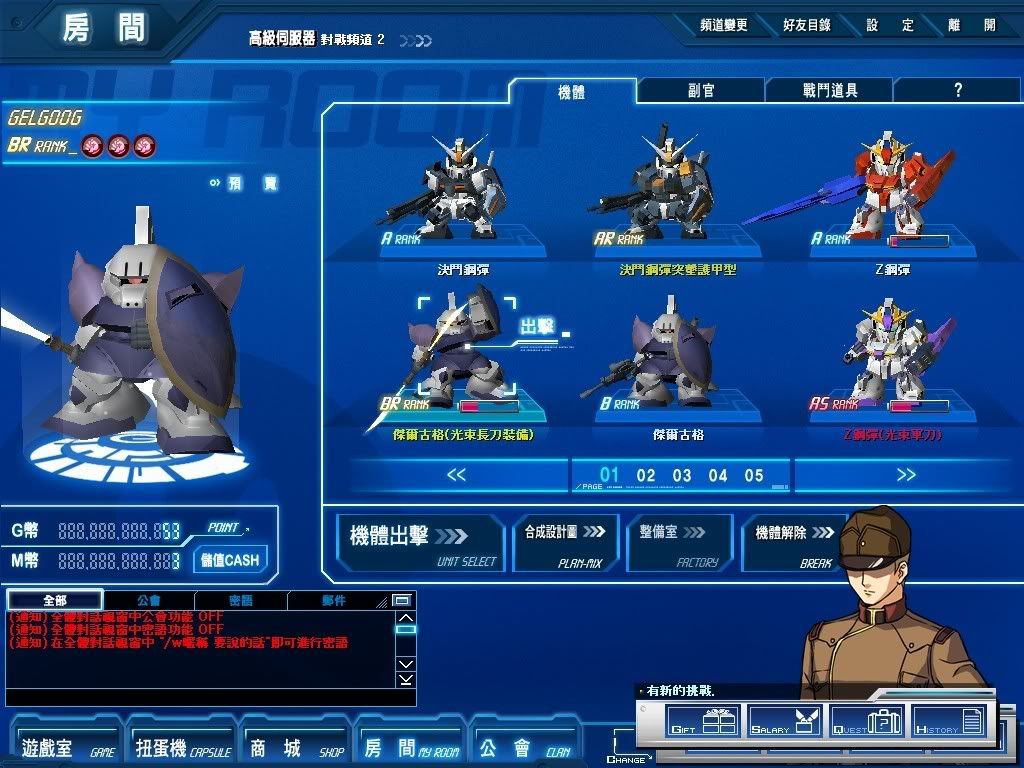Switch to the 戰鬥道具 battle items tab
1024x768 pixels.
(x=830, y=90)
